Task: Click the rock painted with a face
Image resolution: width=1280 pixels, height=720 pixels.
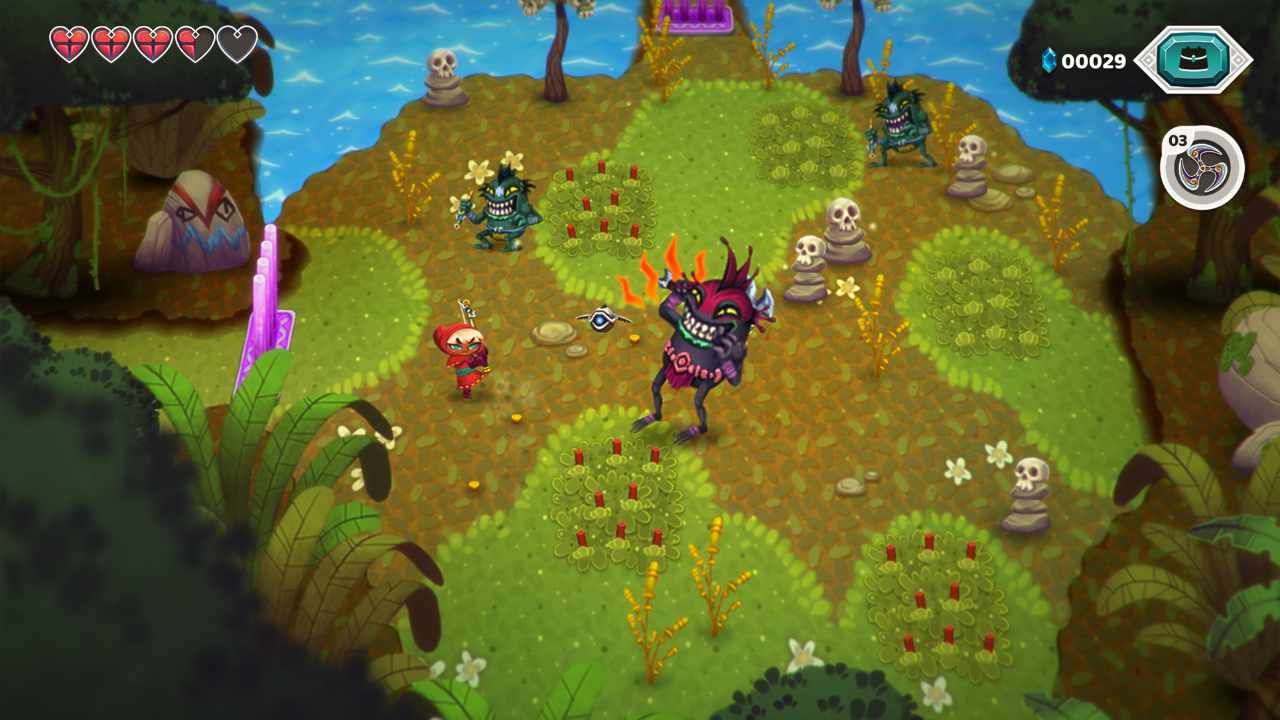Action: [x=205, y=215]
